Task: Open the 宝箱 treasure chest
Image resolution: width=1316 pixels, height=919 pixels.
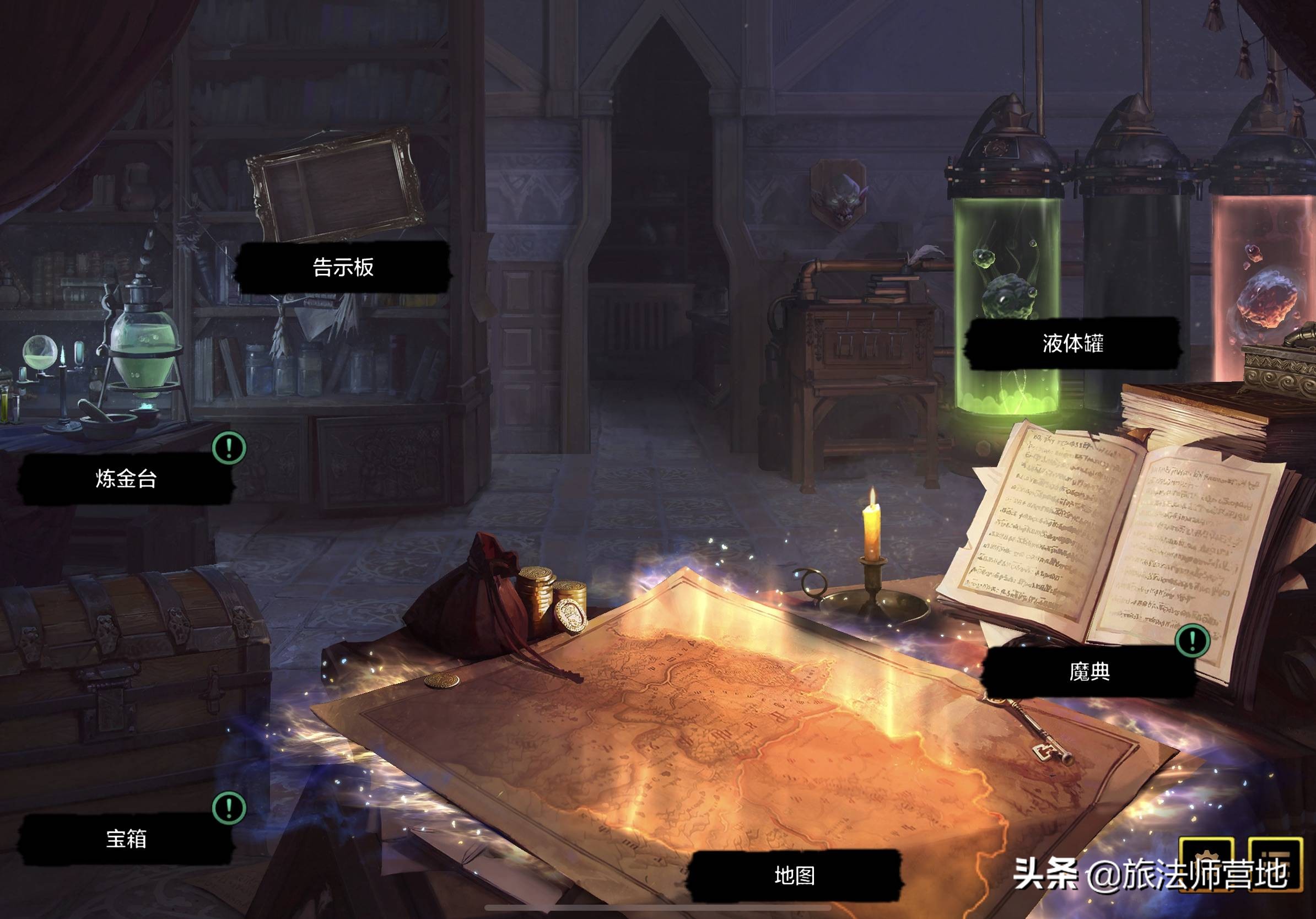Action: click(x=126, y=839)
